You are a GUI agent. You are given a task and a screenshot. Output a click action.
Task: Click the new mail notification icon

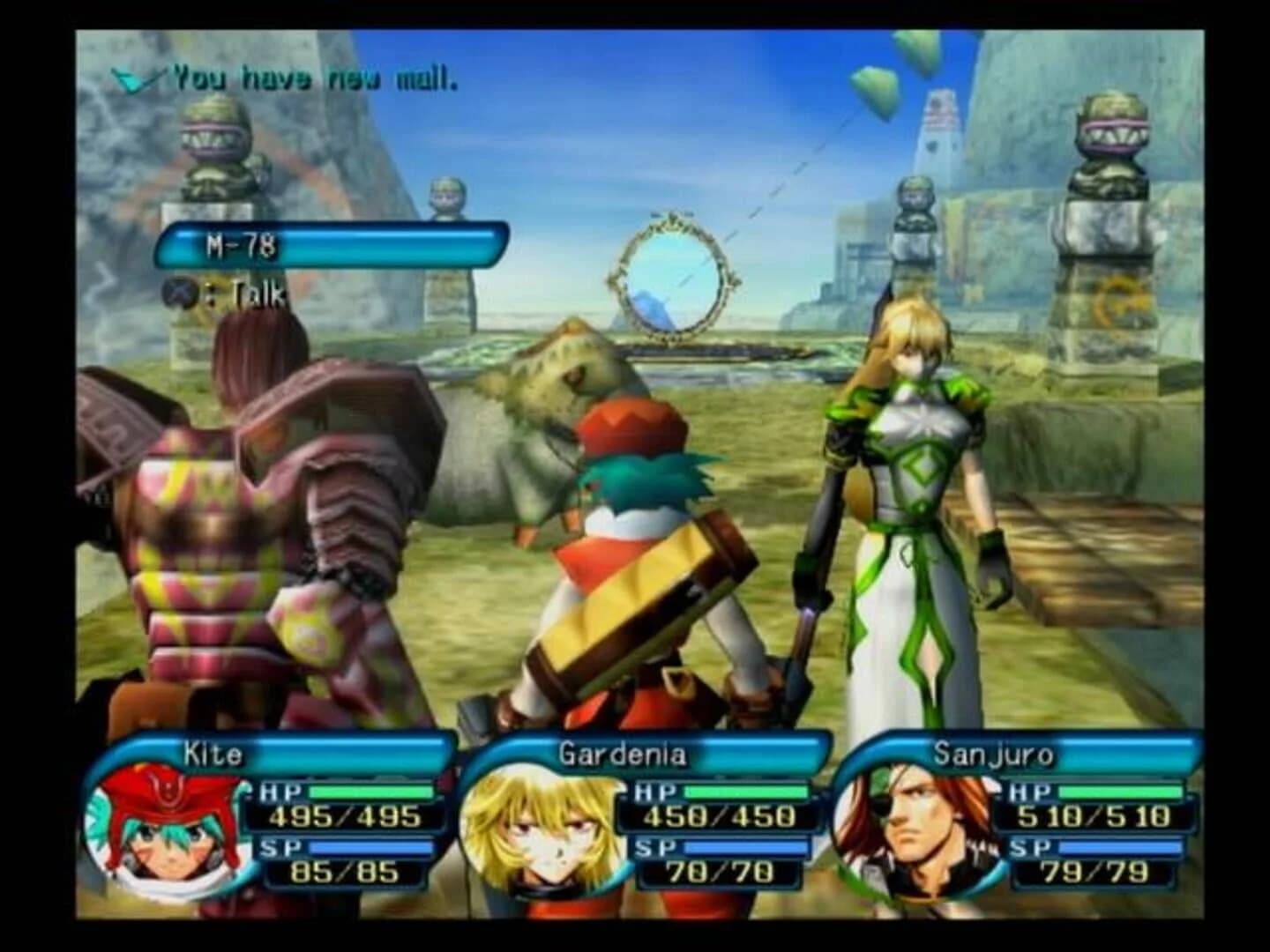tap(131, 78)
